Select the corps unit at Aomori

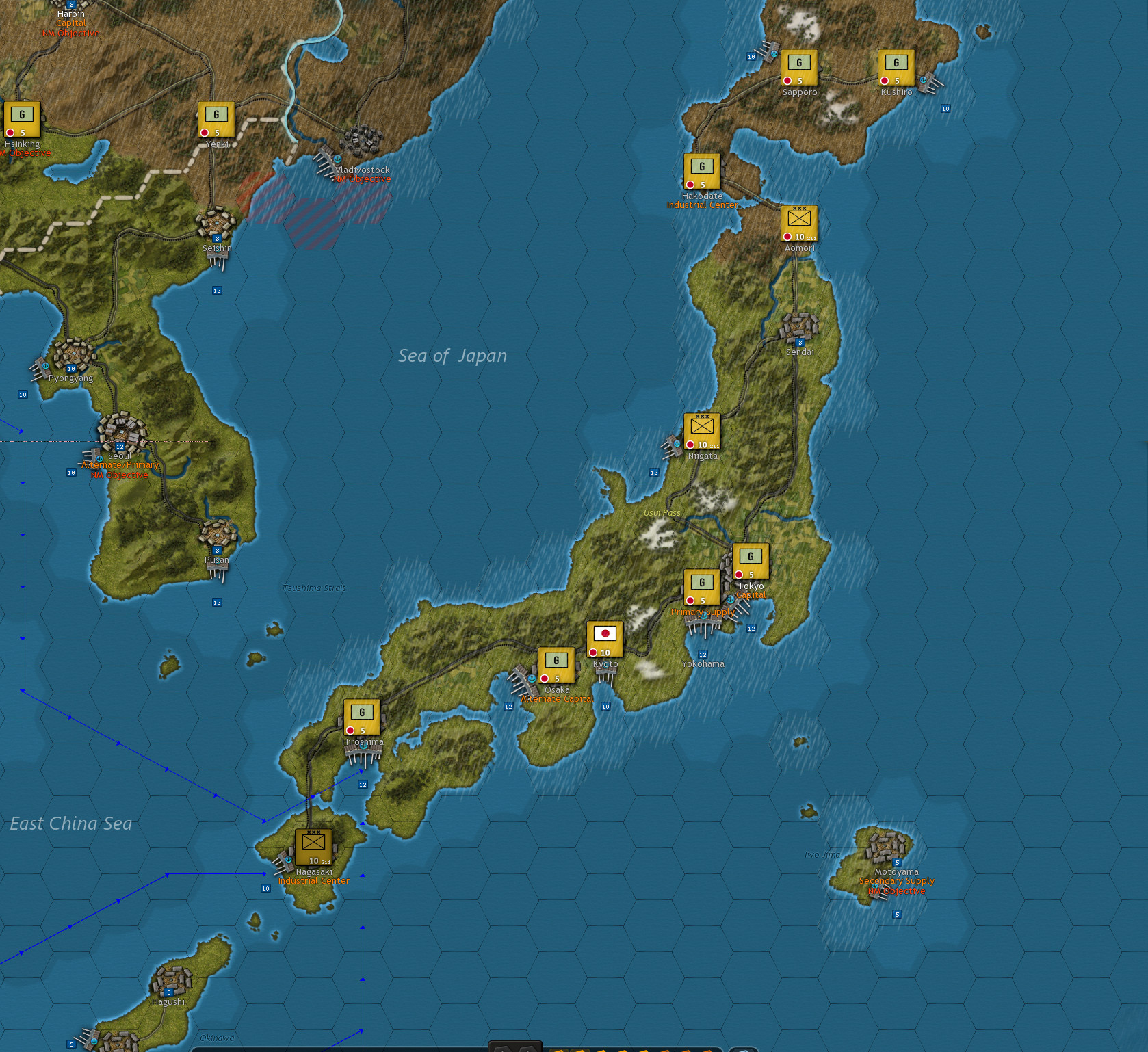point(799,222)
